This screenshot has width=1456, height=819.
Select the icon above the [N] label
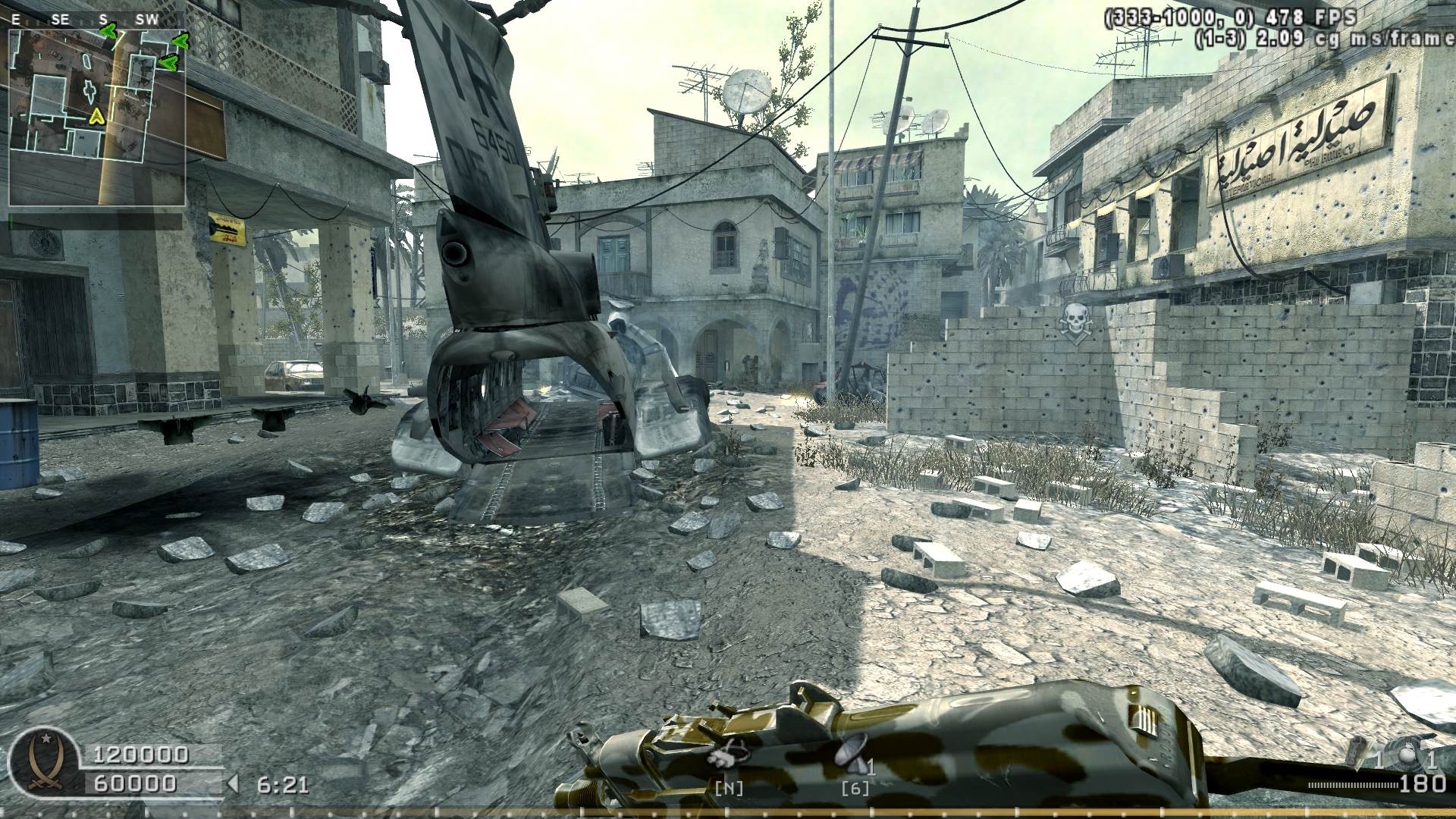(728, 752)
